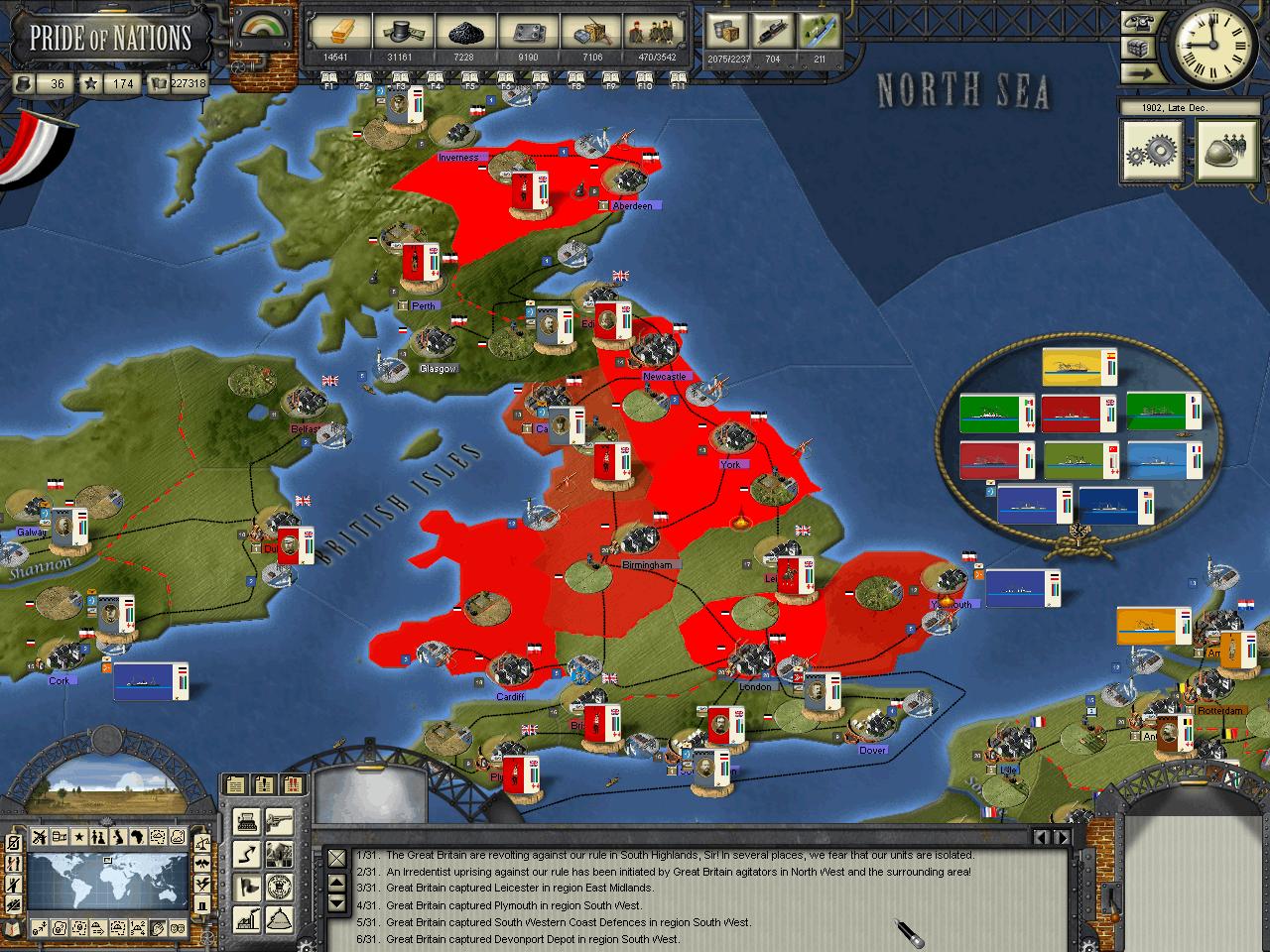1270x952 pixels.
Task: Open the gears production mode button
Action: tap(1151, 151)
